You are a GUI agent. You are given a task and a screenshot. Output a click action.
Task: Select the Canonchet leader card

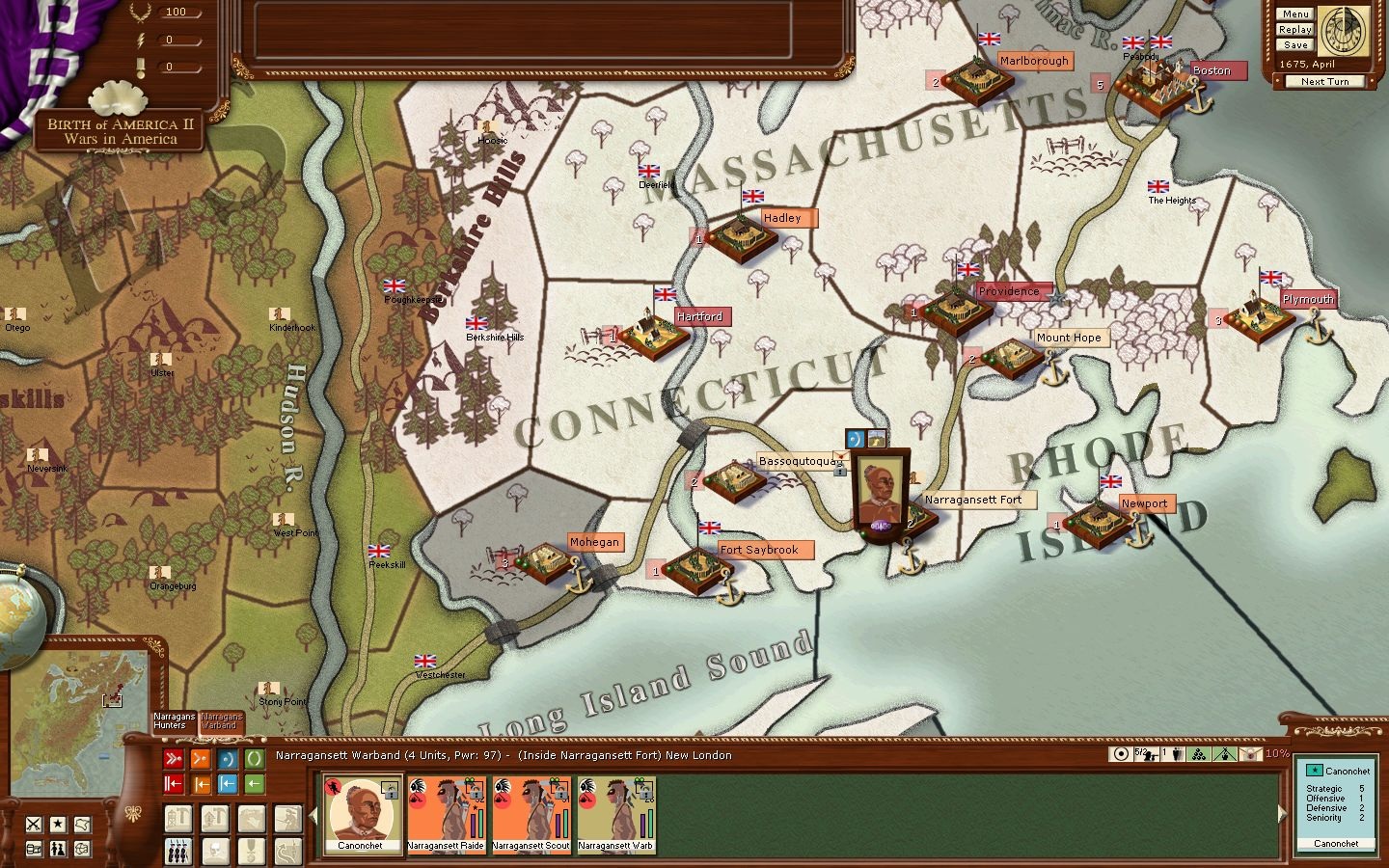point(361,815)
